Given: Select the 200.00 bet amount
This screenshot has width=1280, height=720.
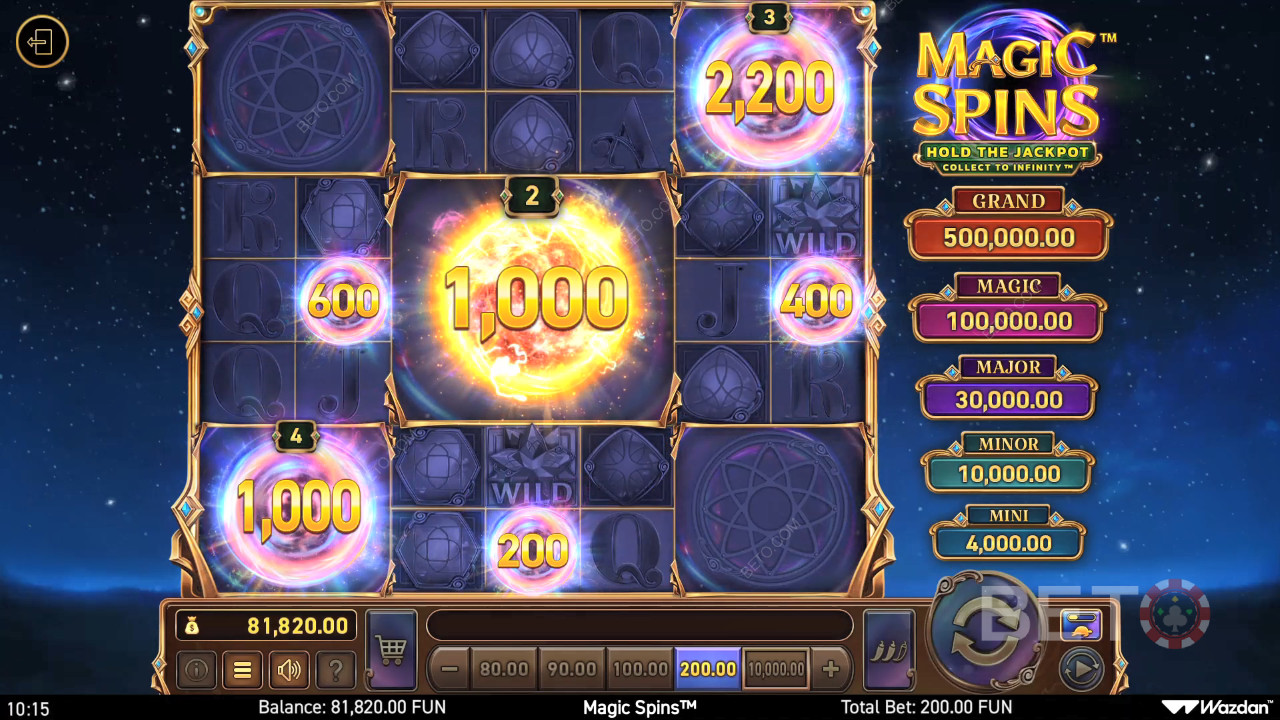Looking at the screenshot, I should pyautogui.click(x=707, y=669).
